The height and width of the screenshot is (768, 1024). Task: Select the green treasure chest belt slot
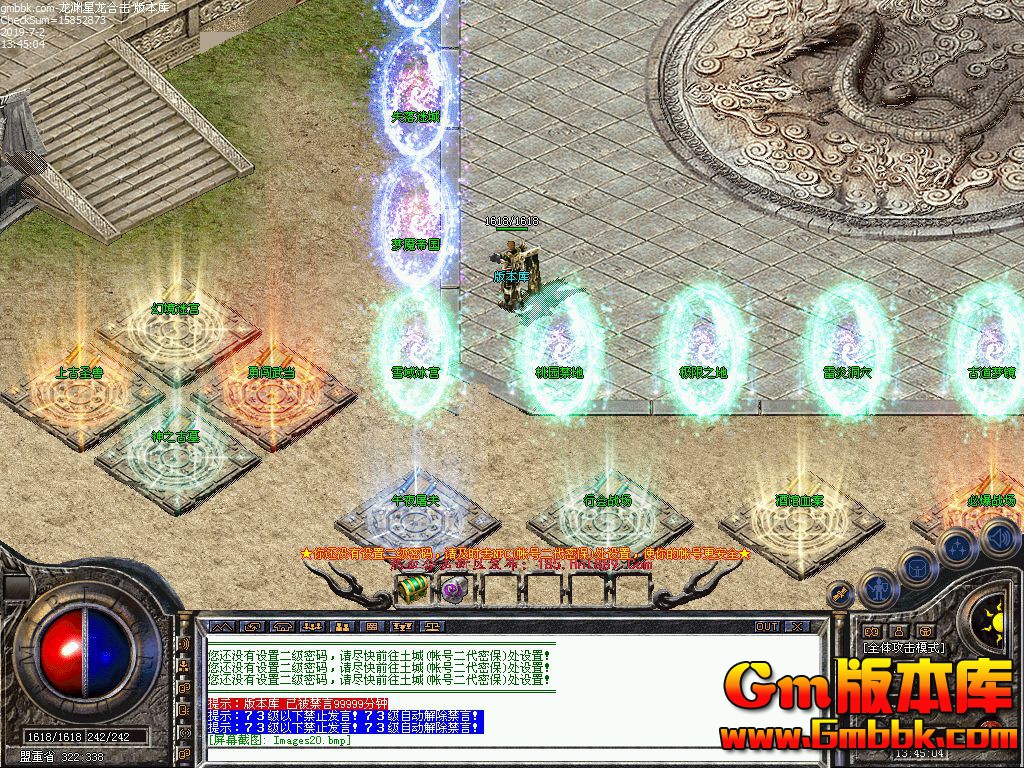click(412, 589)
